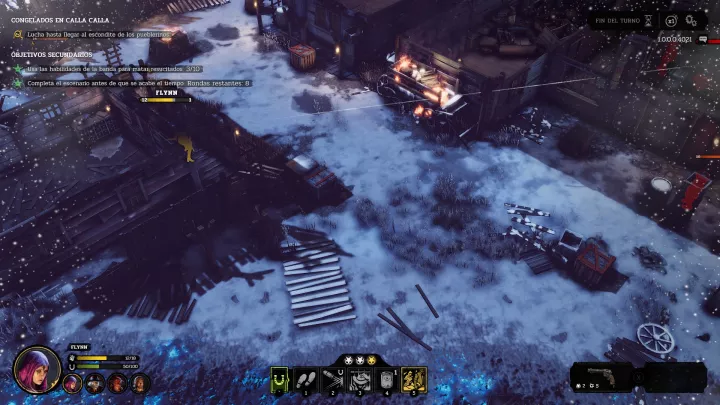The image size is (720, 405).
Task: Select Flynn's large character portrait
Action: coord(37,369)
